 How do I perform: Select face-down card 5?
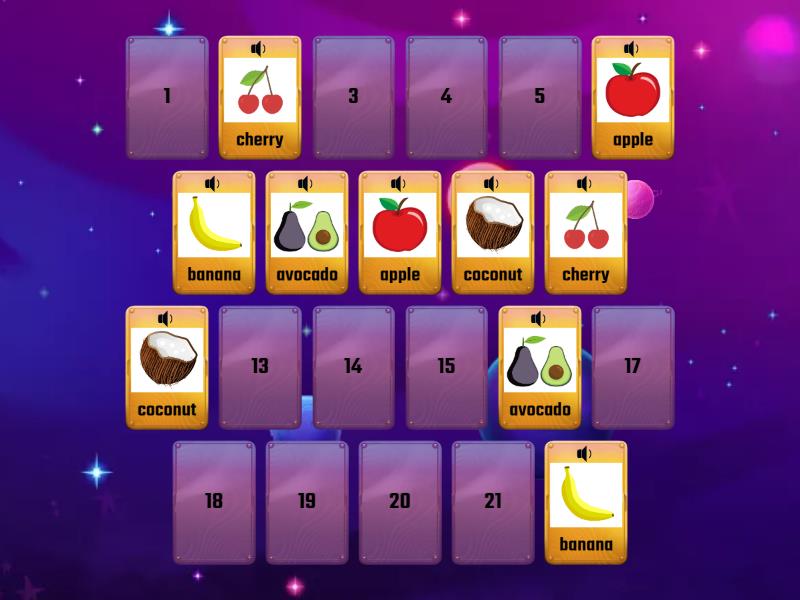tap(539, 97)
